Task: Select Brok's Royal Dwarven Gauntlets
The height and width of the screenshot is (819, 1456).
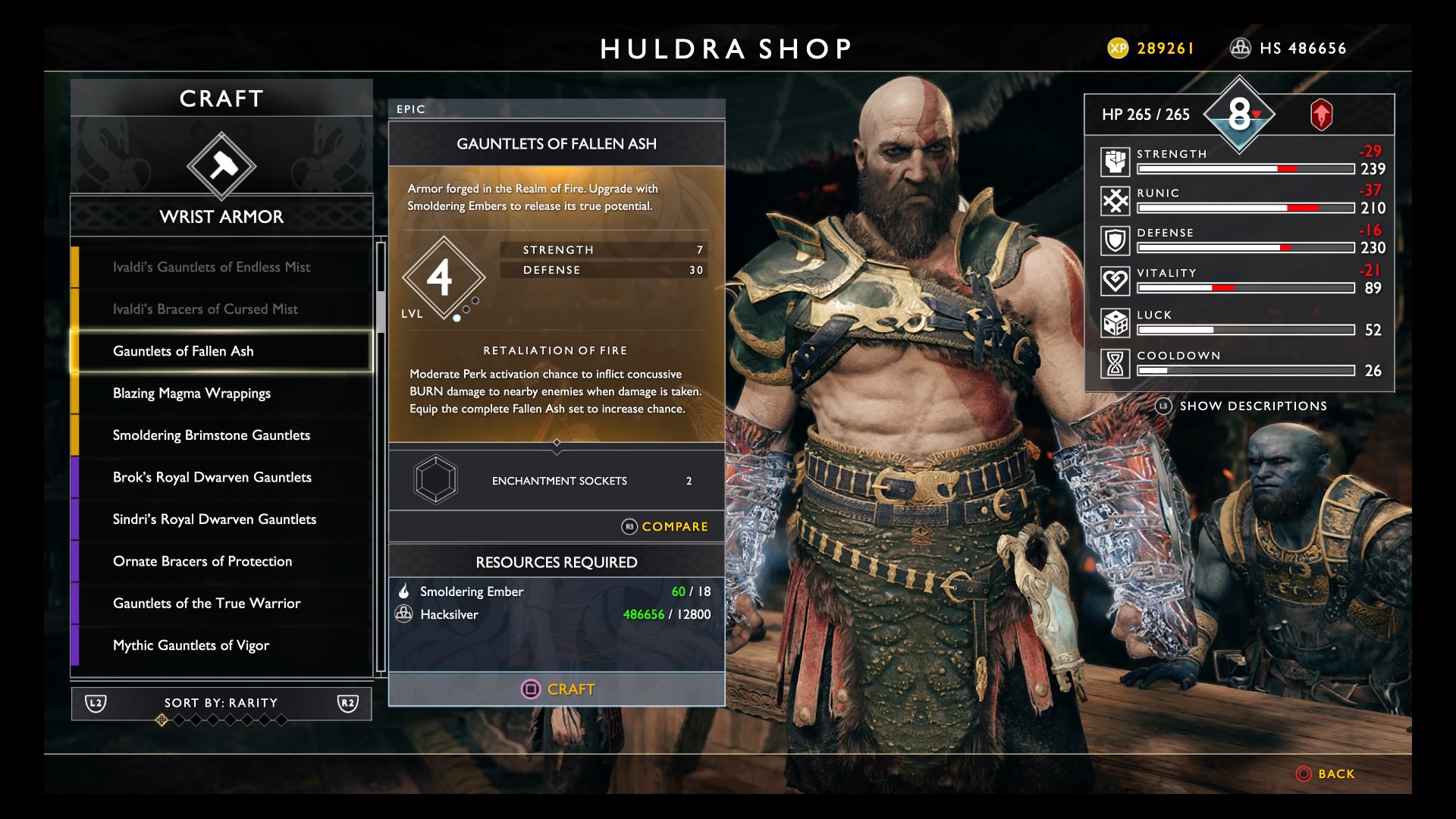Action: pos(212,477)
